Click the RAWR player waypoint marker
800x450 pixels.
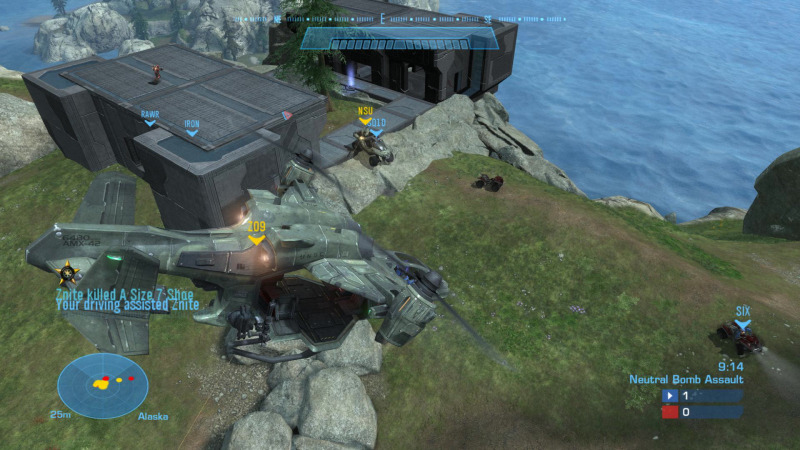pyautogui.click(x=150, y=119)
